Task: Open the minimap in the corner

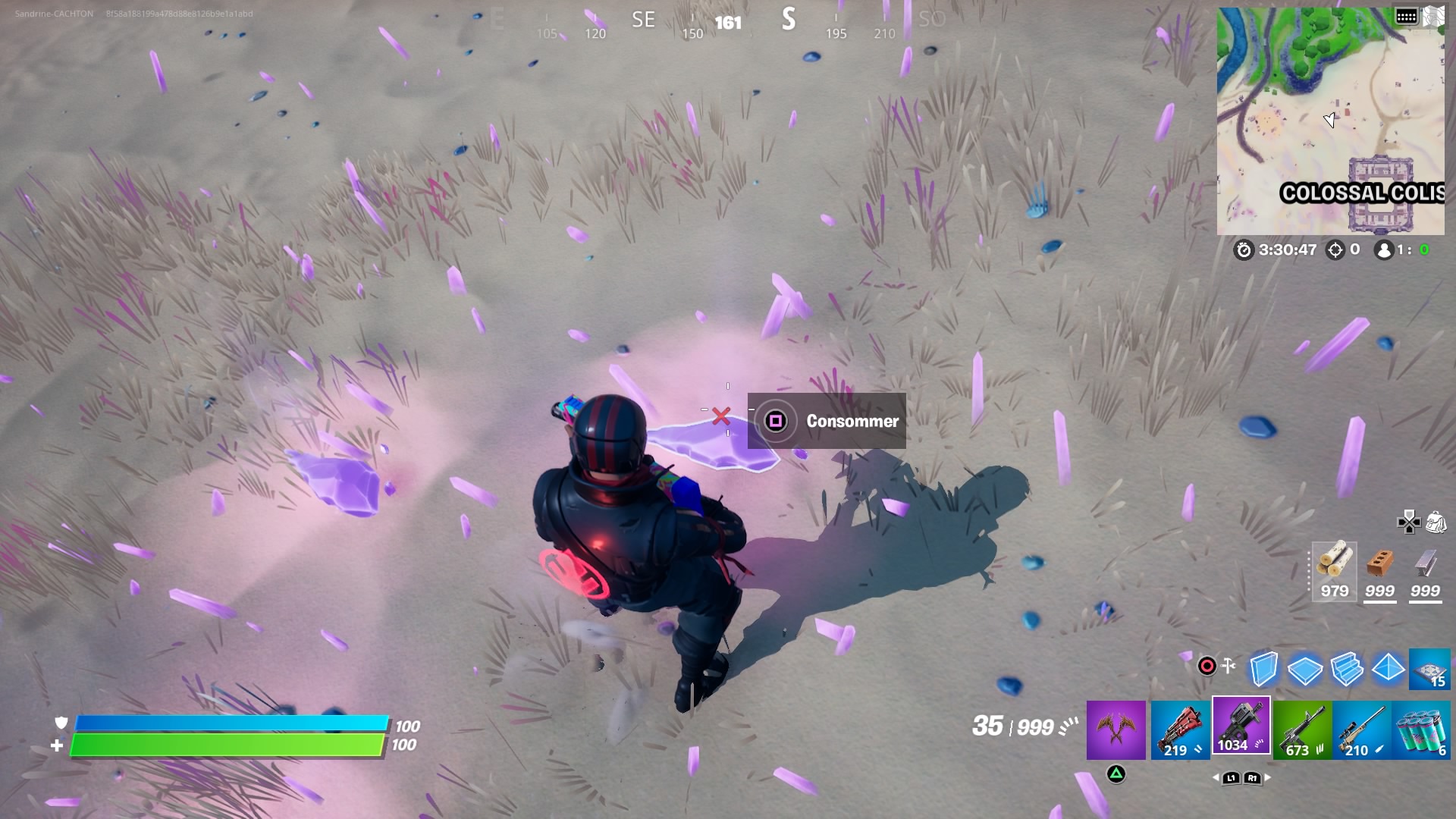Action: tap(1331, 121)
